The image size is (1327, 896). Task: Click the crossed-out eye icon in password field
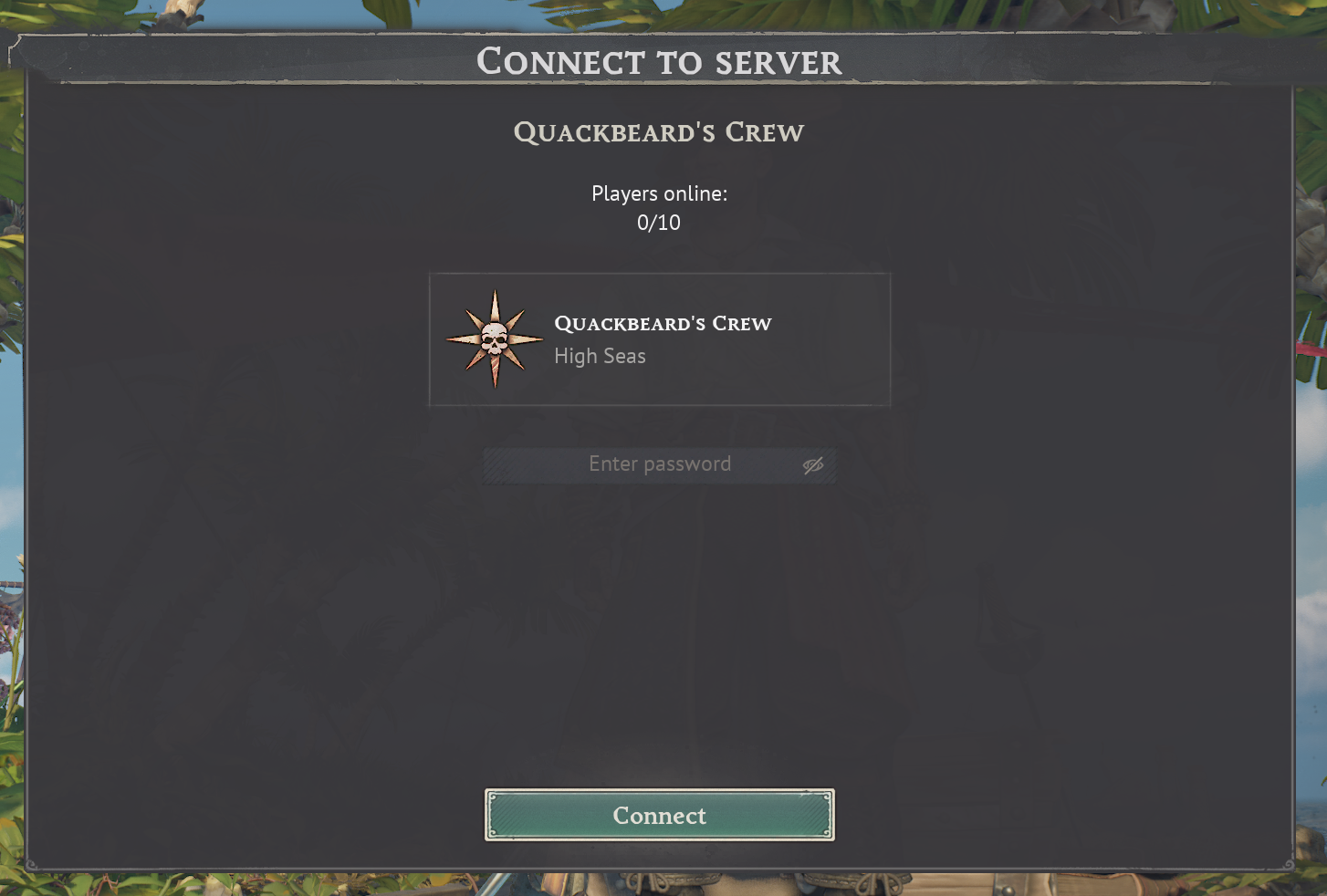click(811, 464)
